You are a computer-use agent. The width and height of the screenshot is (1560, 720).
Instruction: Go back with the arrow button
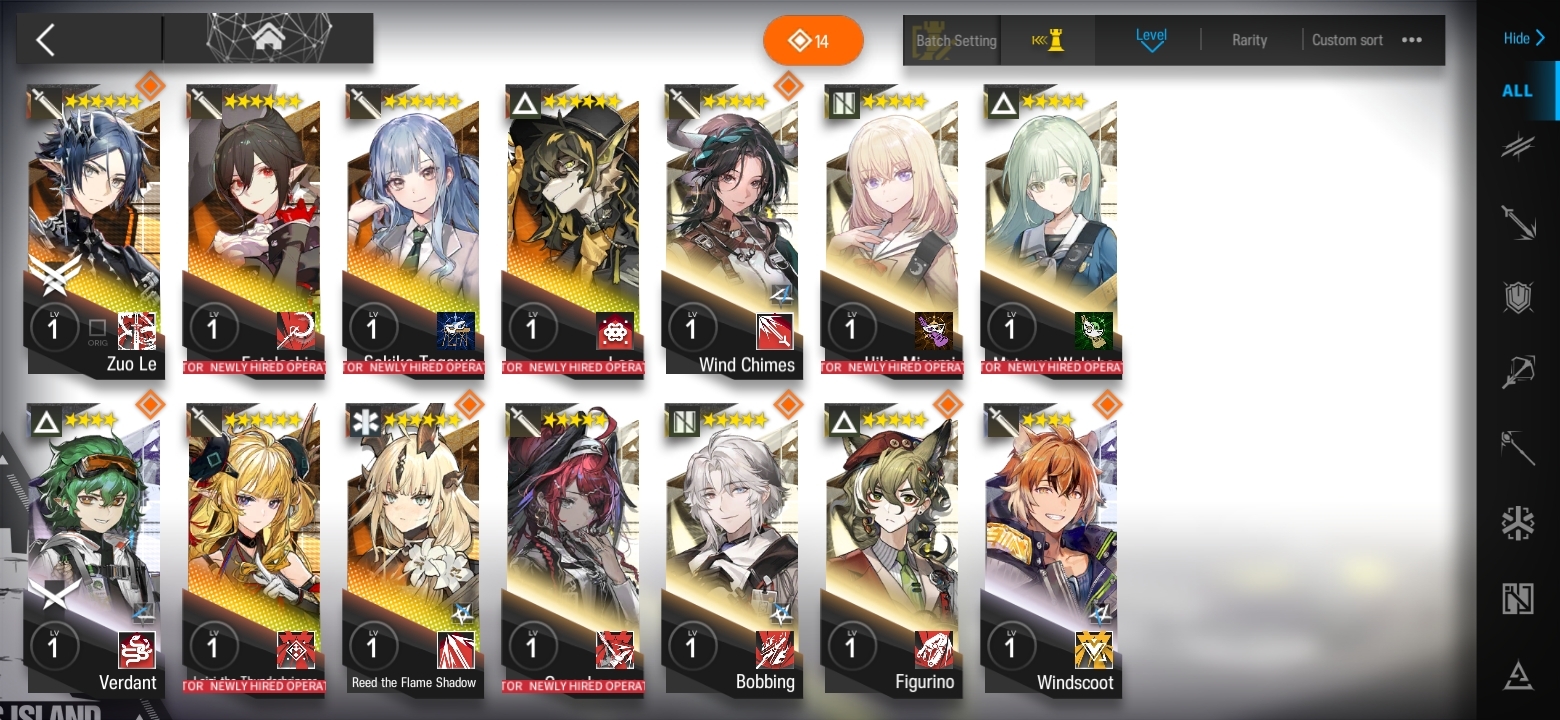coord(46,40)
